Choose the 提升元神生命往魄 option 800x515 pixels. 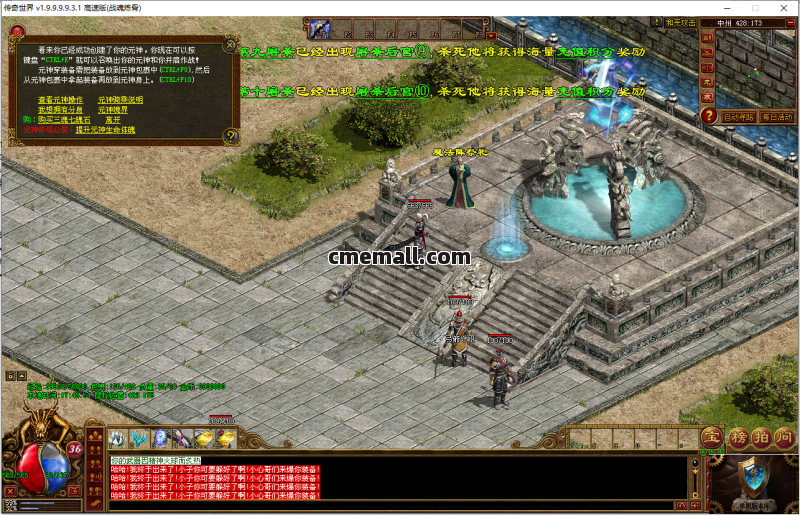[x=105, y=129]
